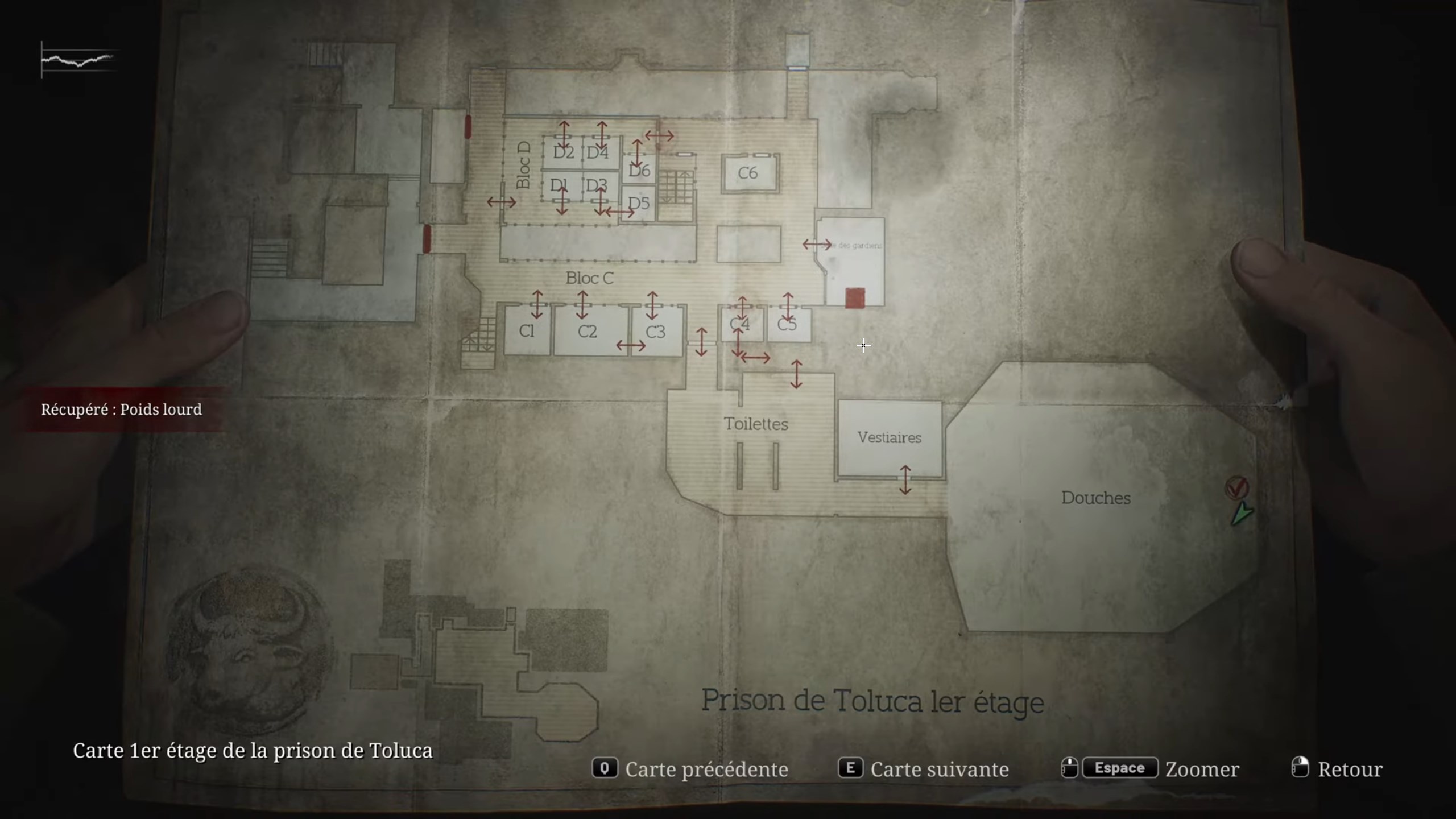Click cell D5 in Bloc D
1456x819 pixels.
[x=639, y=202]
